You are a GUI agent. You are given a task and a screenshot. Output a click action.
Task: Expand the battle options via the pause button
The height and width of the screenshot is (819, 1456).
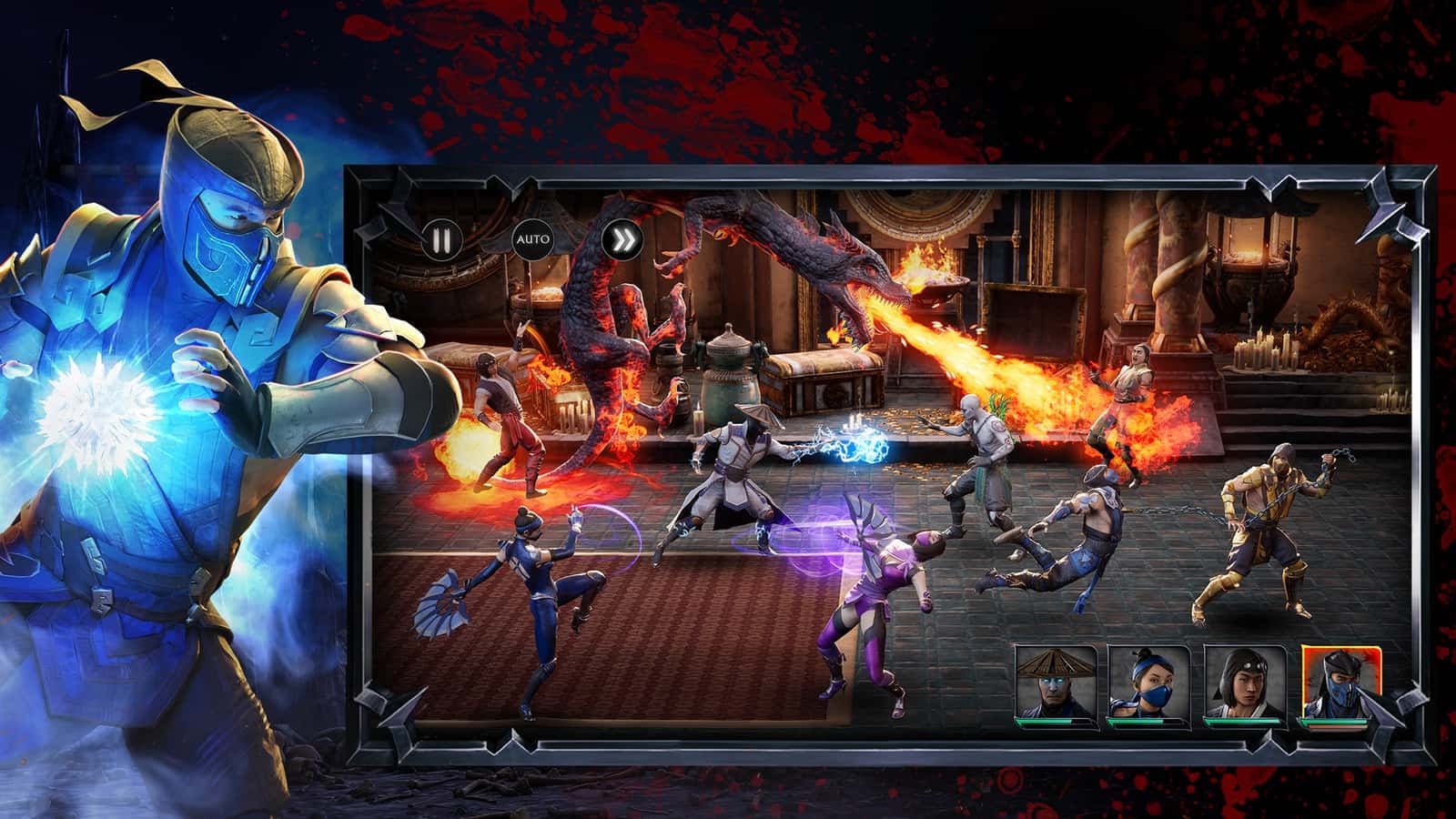441,239
